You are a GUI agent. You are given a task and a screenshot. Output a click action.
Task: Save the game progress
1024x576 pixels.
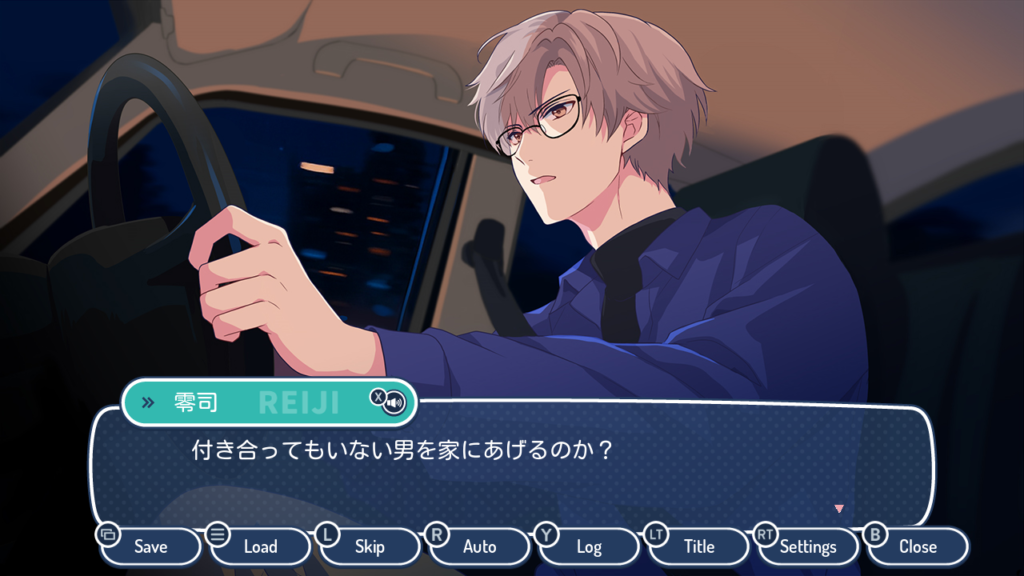tap(150, 546)
